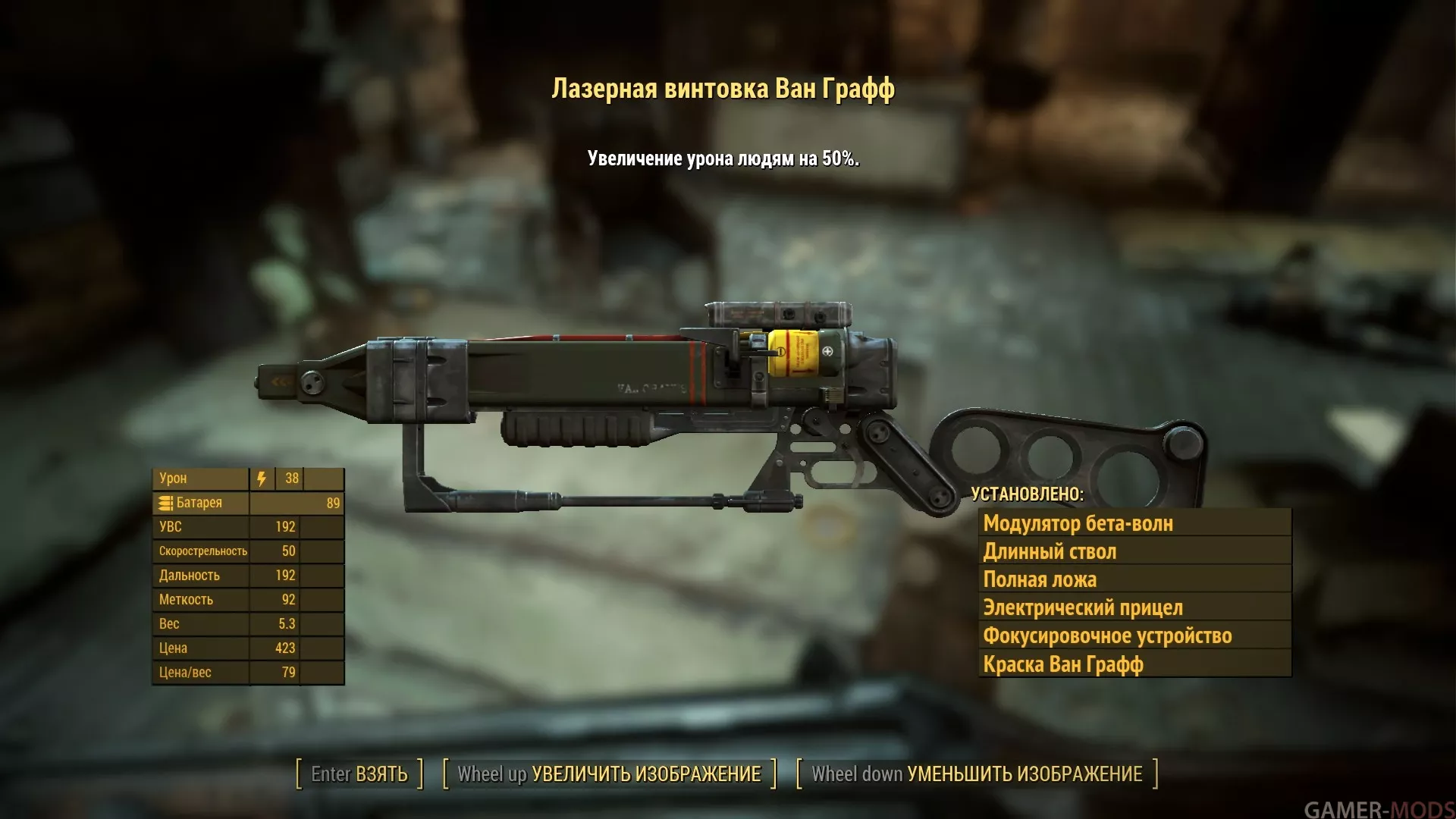
Task: Click the Длинный ствол mod entry
Action: (x=1134, y=551)
